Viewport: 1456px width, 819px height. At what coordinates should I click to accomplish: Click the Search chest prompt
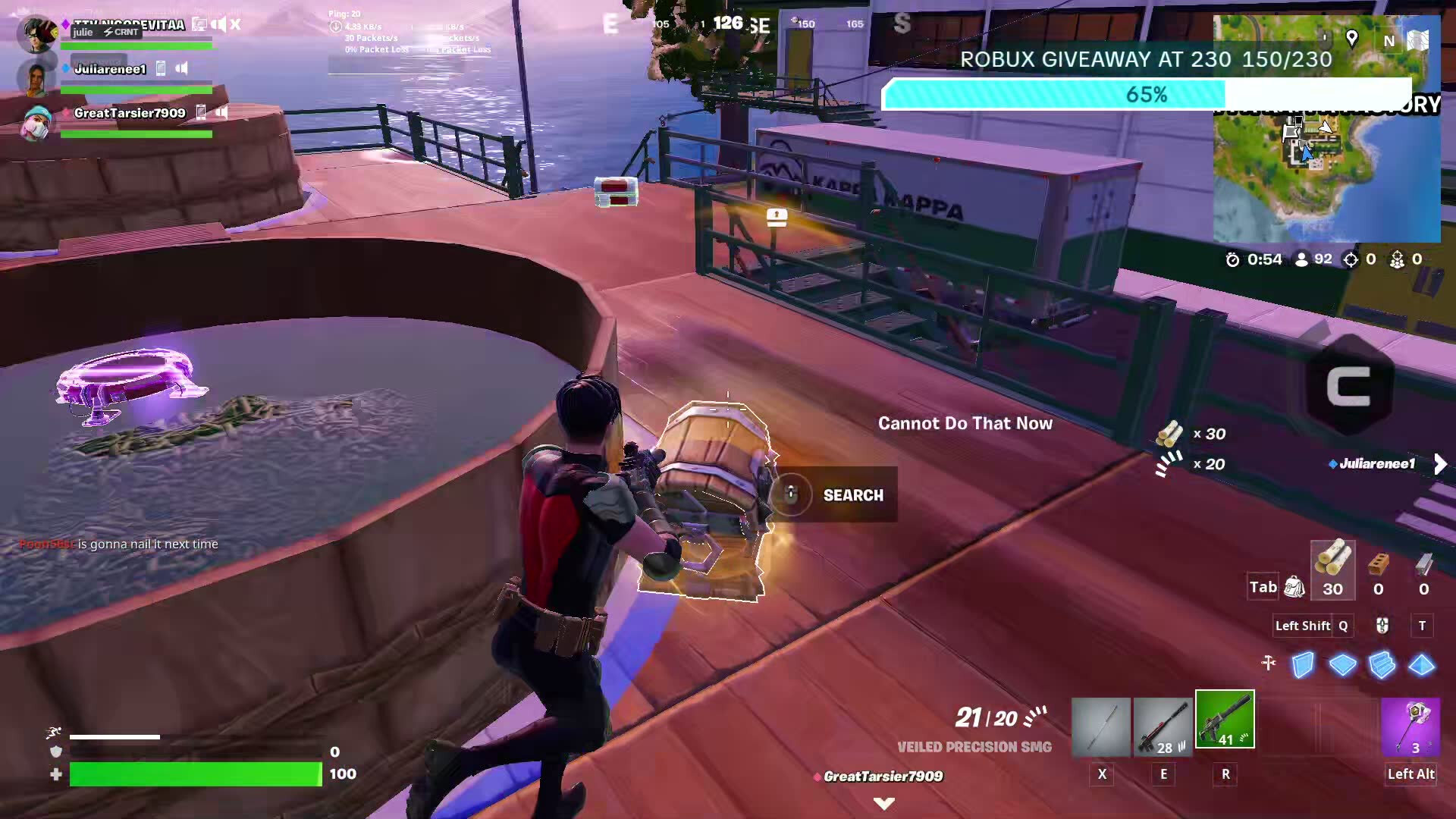coord(834,494)
